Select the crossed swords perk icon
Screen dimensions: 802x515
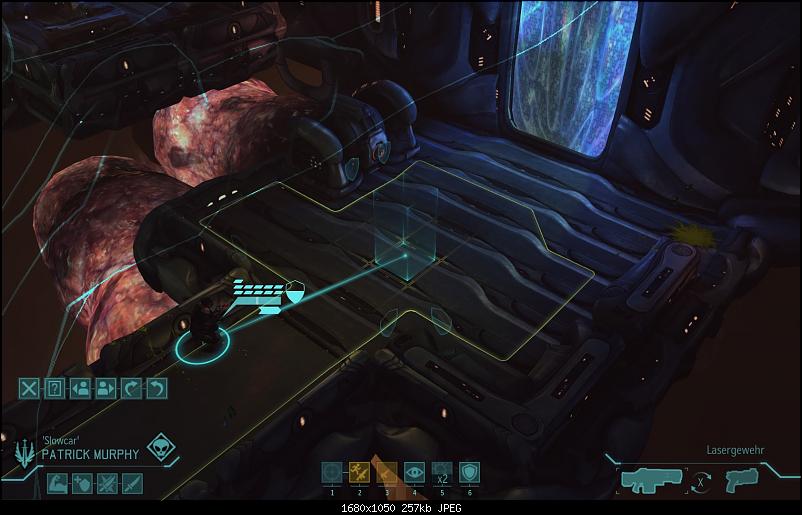(107, 484)
